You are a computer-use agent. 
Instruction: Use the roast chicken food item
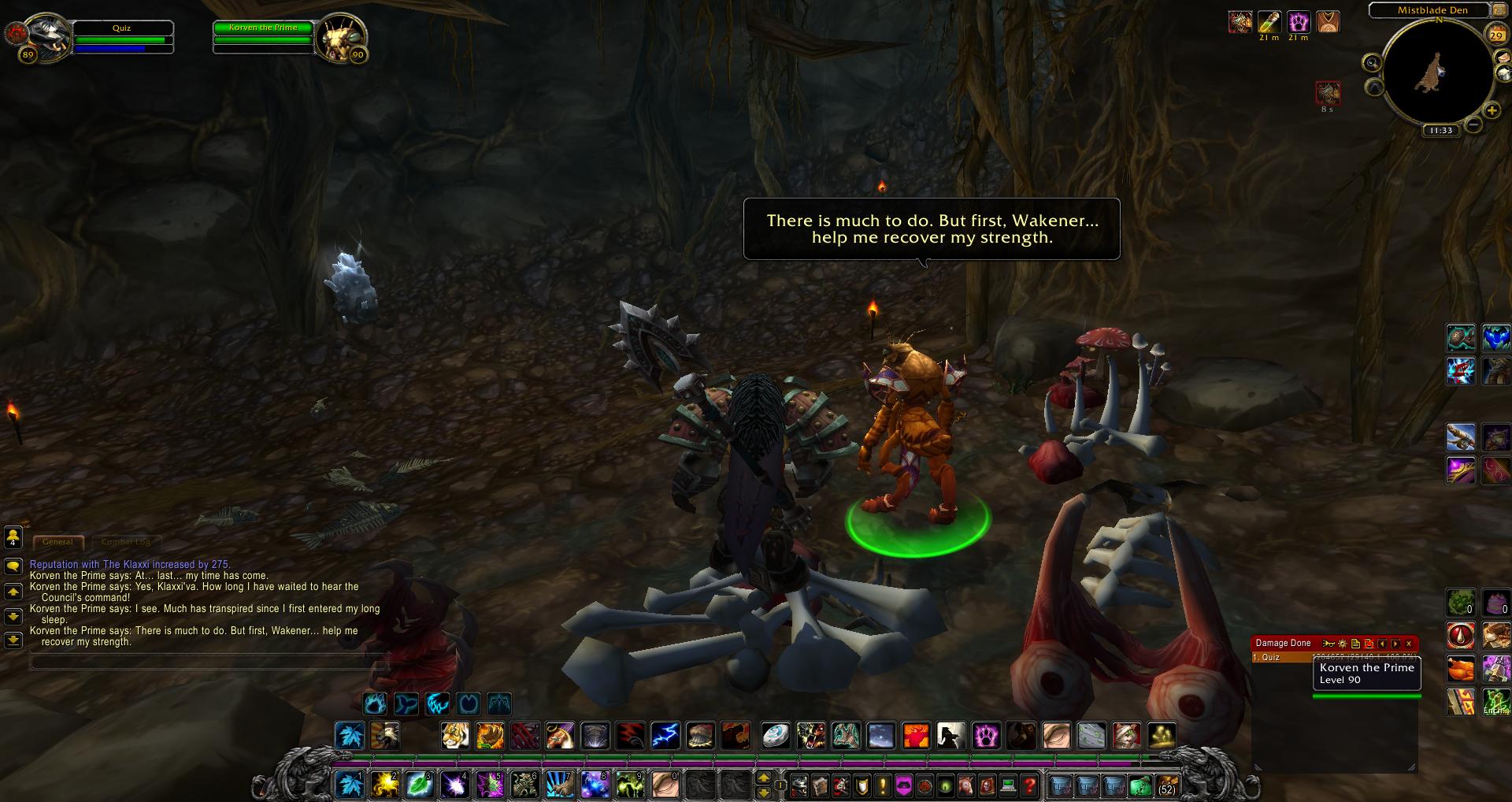1461,669
